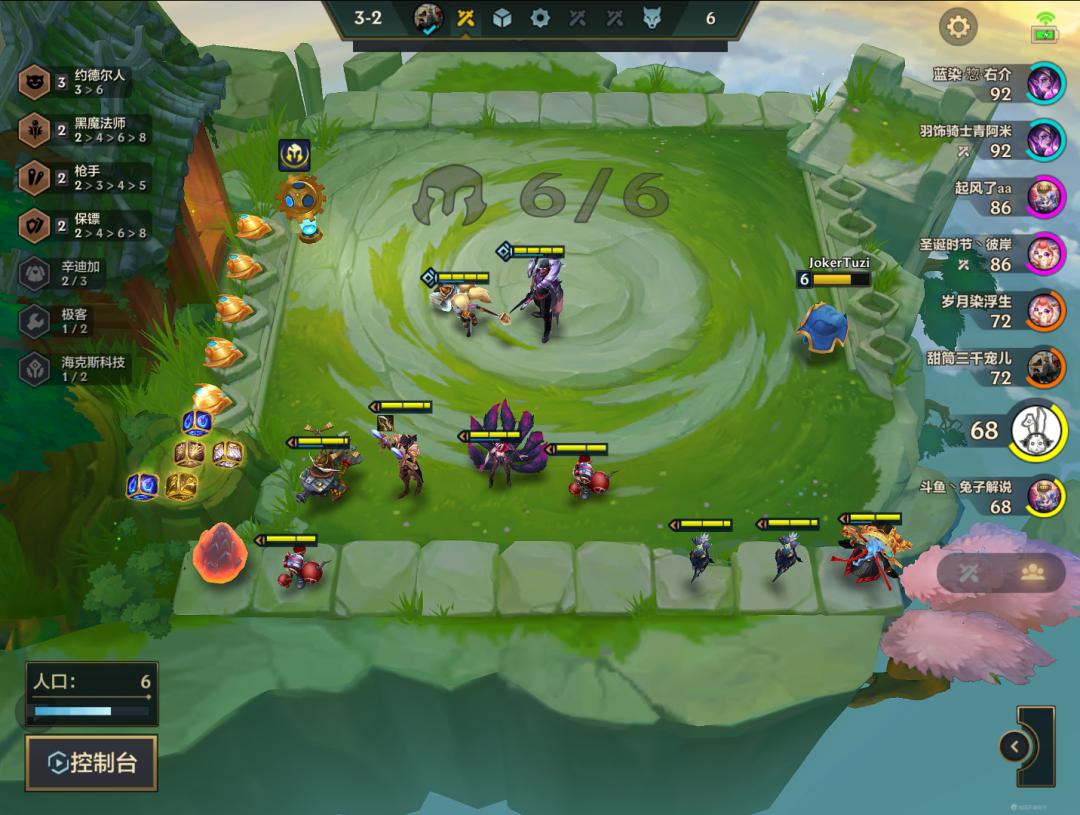
Task: Switch to 岁月染浮生's board
Action: pyautogui.click(x=1046, y=310)
